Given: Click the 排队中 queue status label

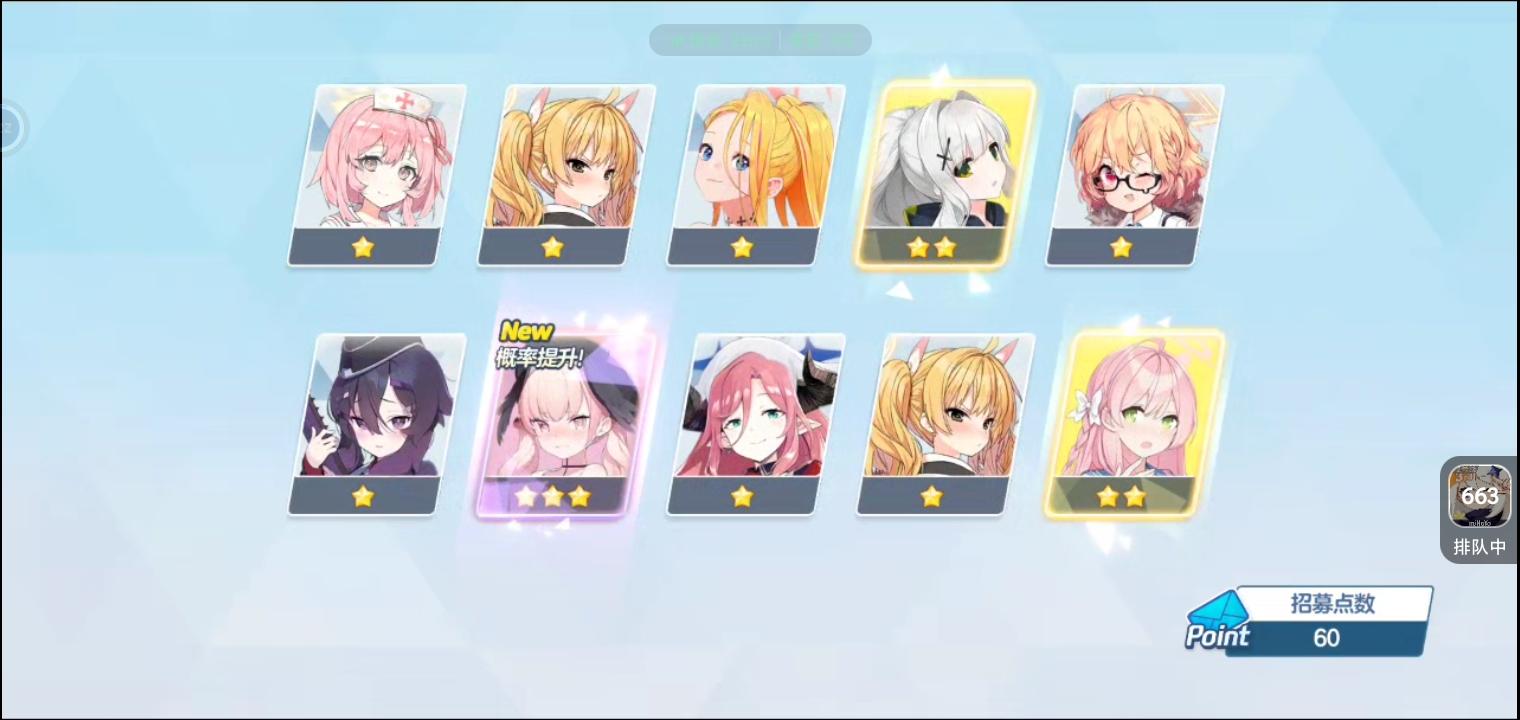Looking at the screenshot, I should 1479,546.
